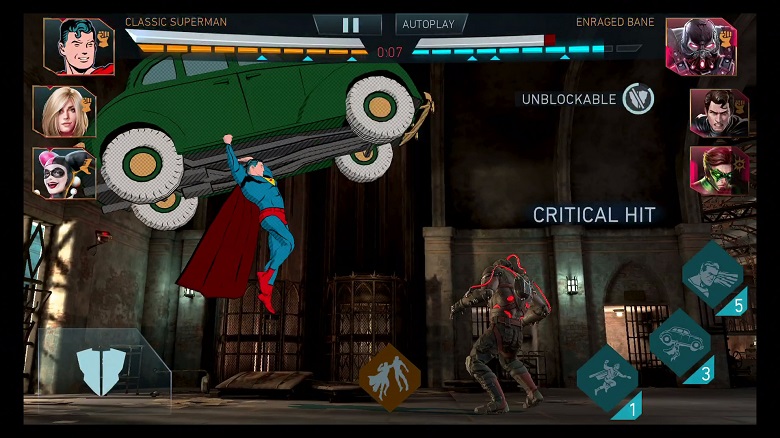Swap to the Harley Quinn teammate portrait
Screen dimensions: 780x438
(x=64, y=172)
